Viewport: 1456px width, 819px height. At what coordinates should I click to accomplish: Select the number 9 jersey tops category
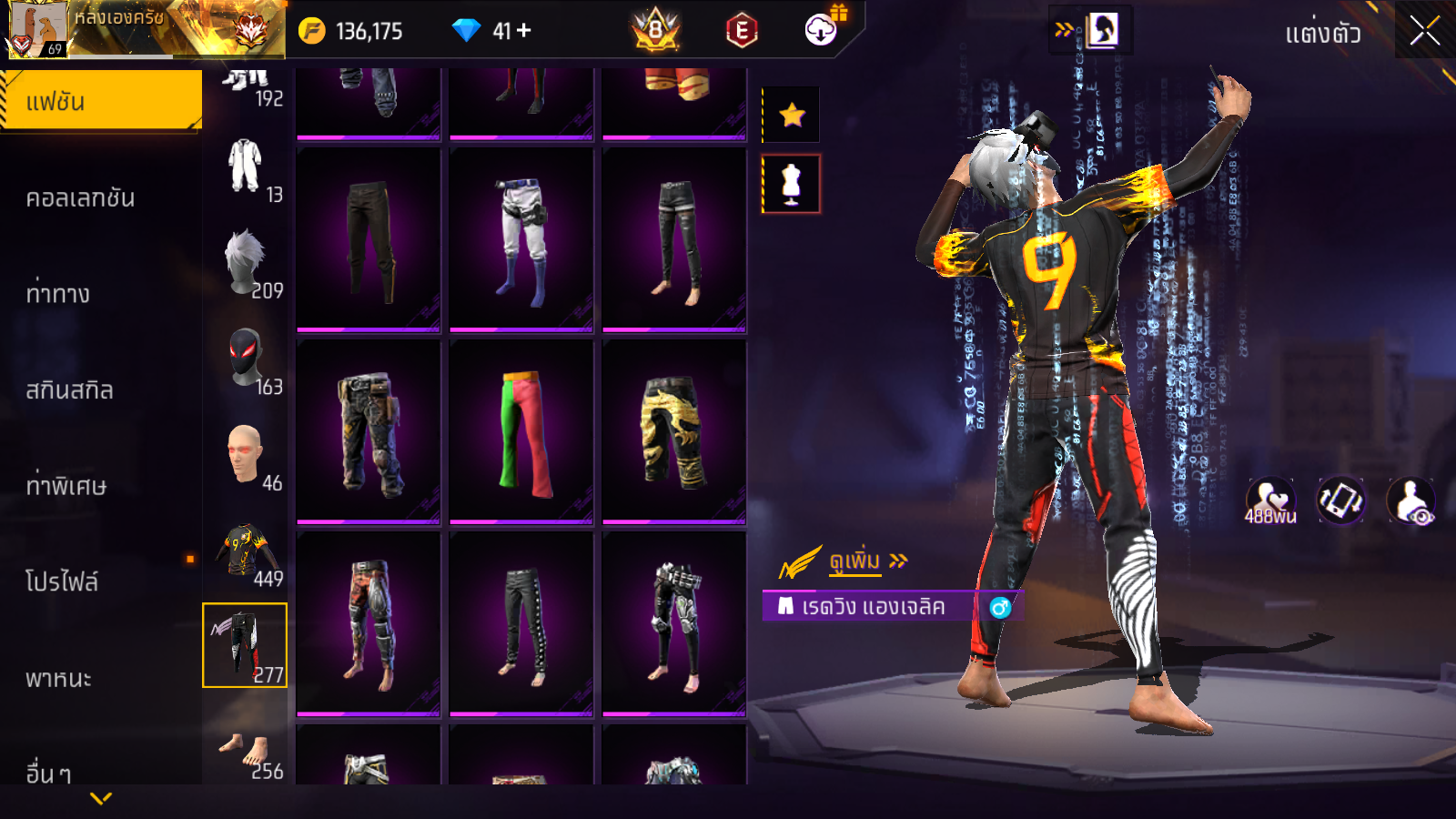246,551
